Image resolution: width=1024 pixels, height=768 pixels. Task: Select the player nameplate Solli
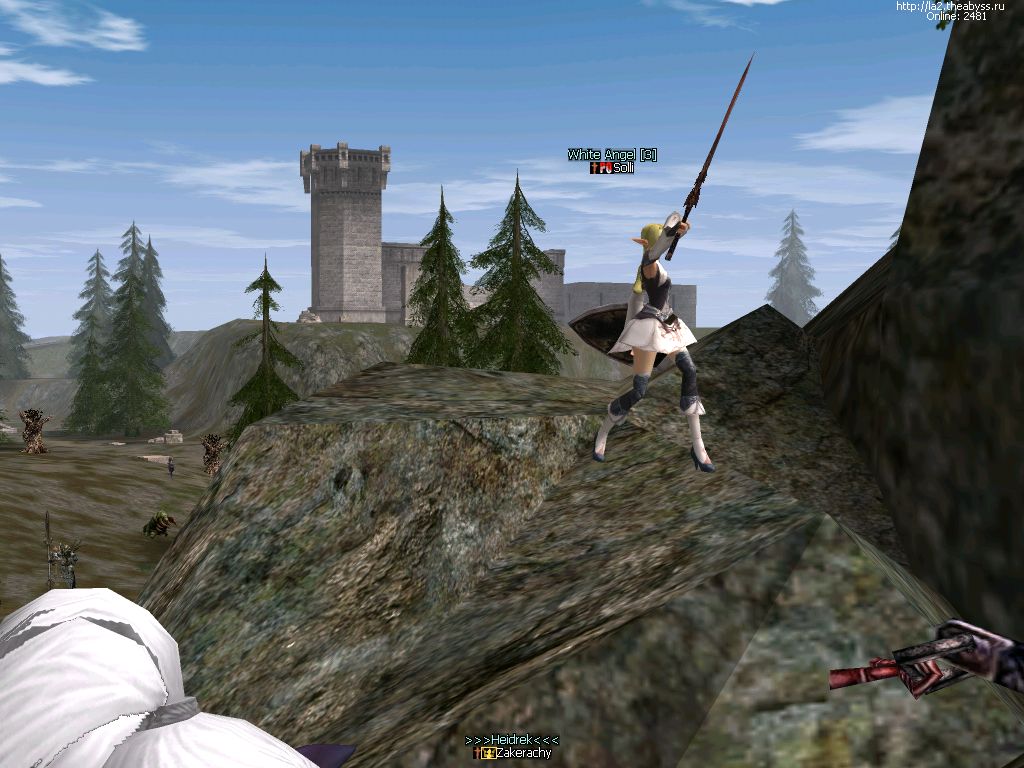[x=623, y=168]
